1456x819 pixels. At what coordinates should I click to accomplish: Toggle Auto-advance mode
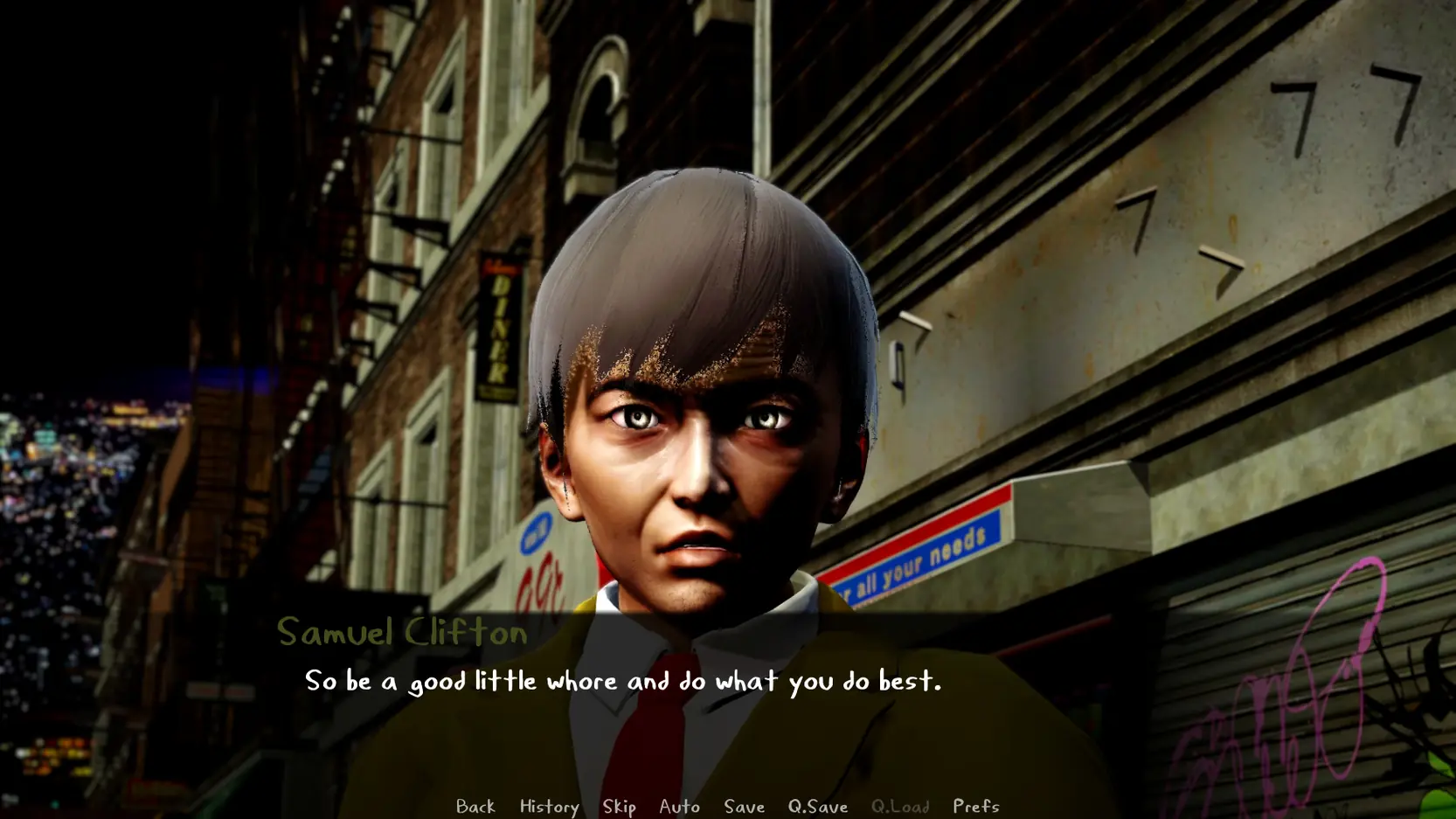pyautogui.click(x=679, y=806)
